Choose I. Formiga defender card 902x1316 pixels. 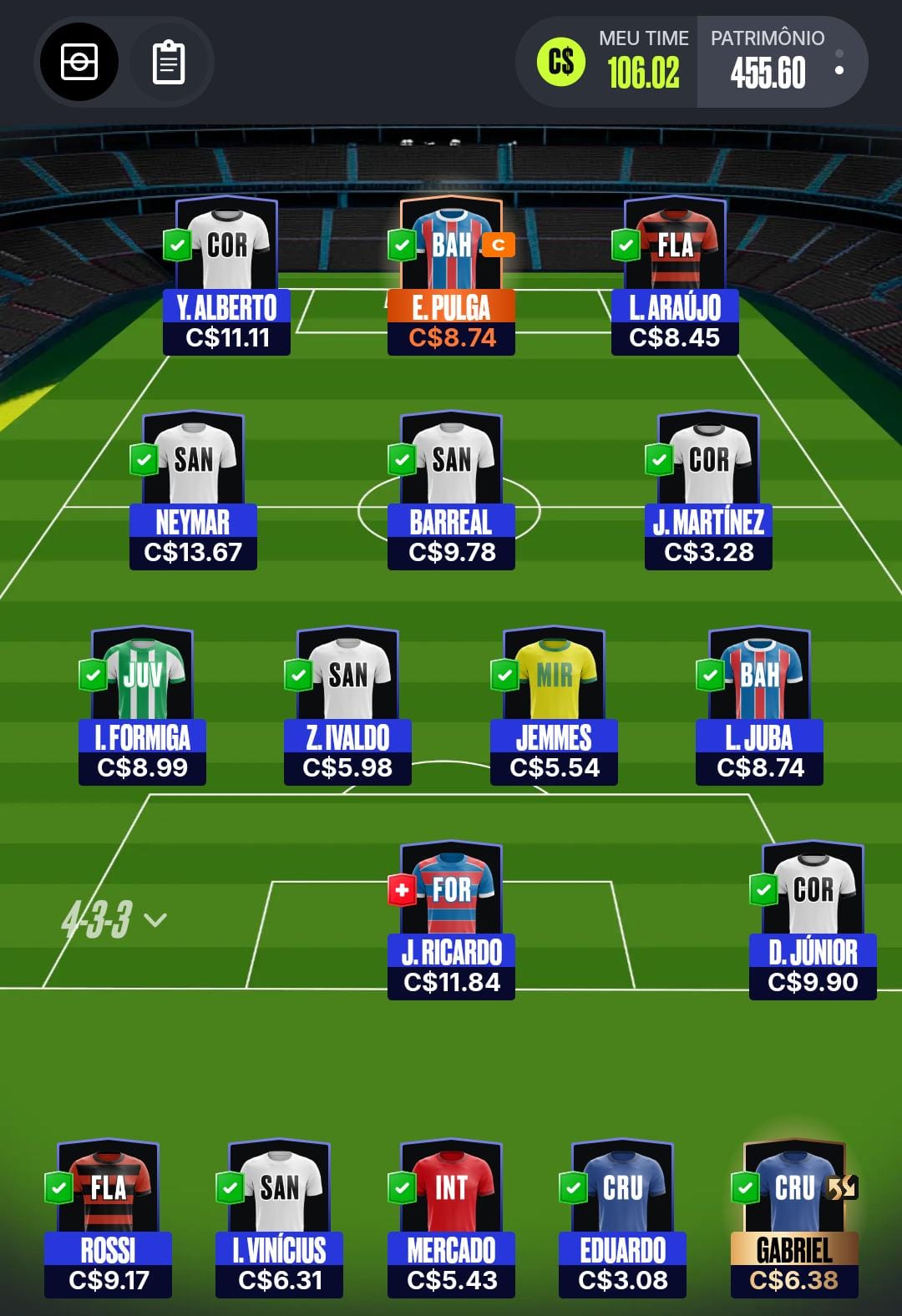click(x=142, y=707)
